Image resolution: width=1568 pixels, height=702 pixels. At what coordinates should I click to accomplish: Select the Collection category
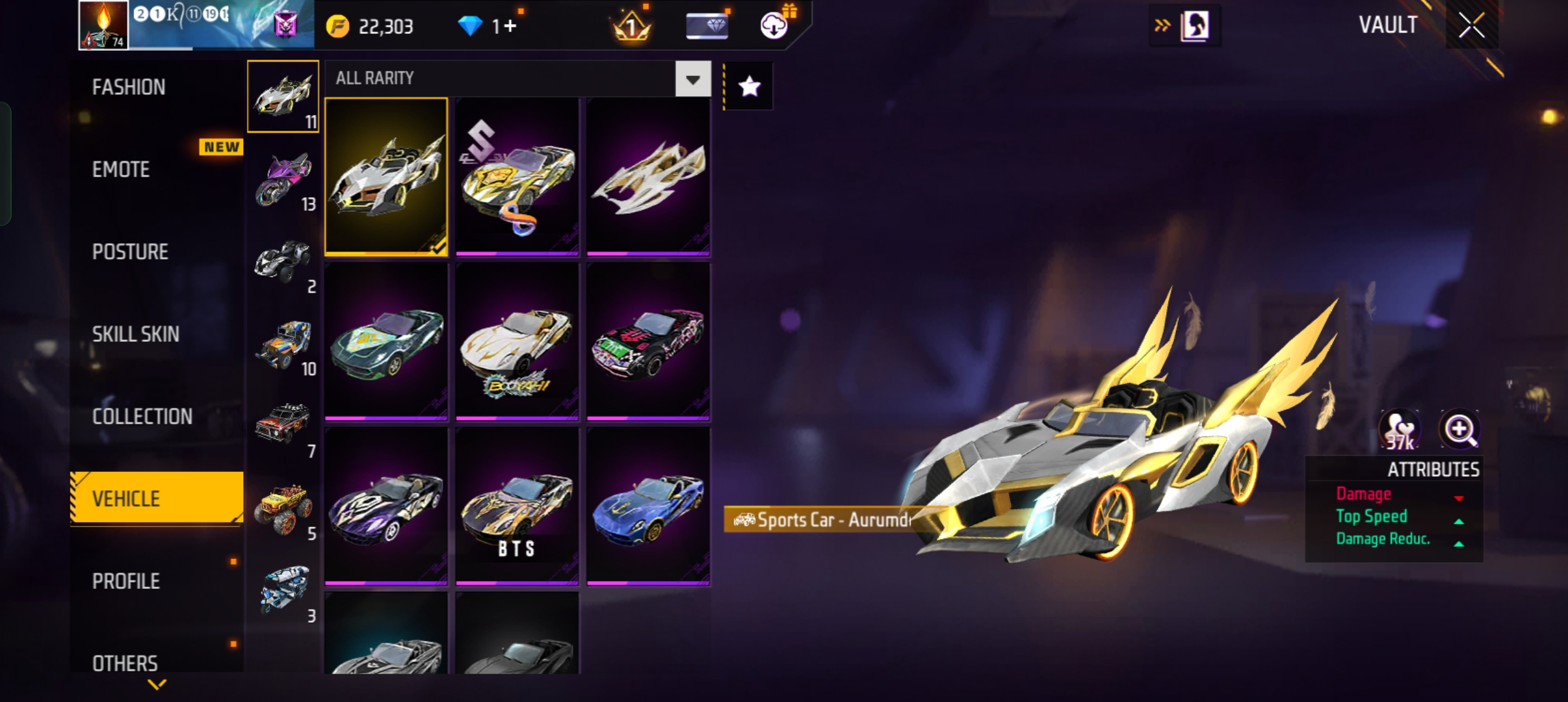click(142, 417)
